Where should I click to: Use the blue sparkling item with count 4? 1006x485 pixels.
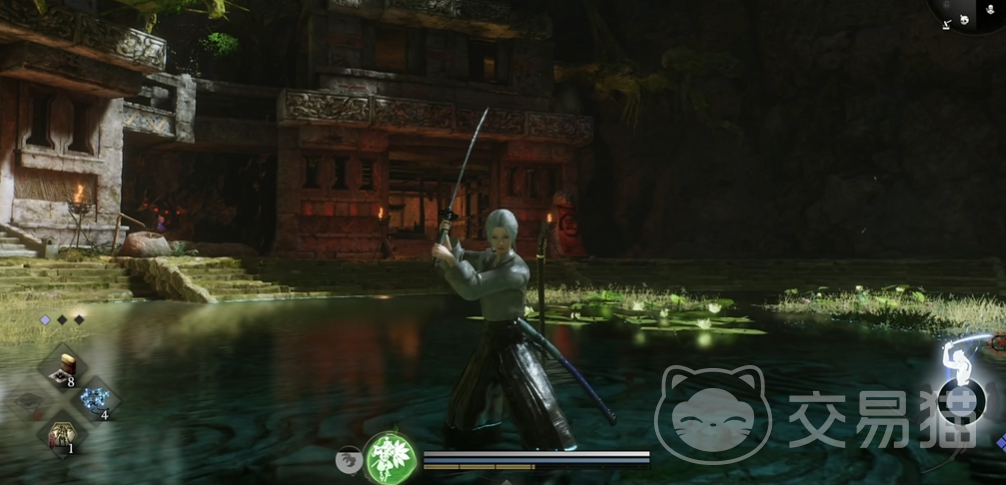pyautogui.click(x=96, y=401)
